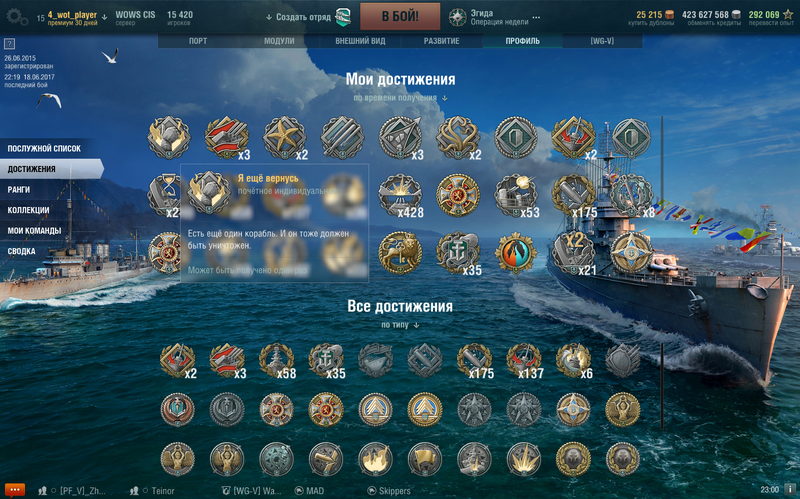Change sorting via по времени получения dropdown
Screen dimensions: 800x499
400,98
